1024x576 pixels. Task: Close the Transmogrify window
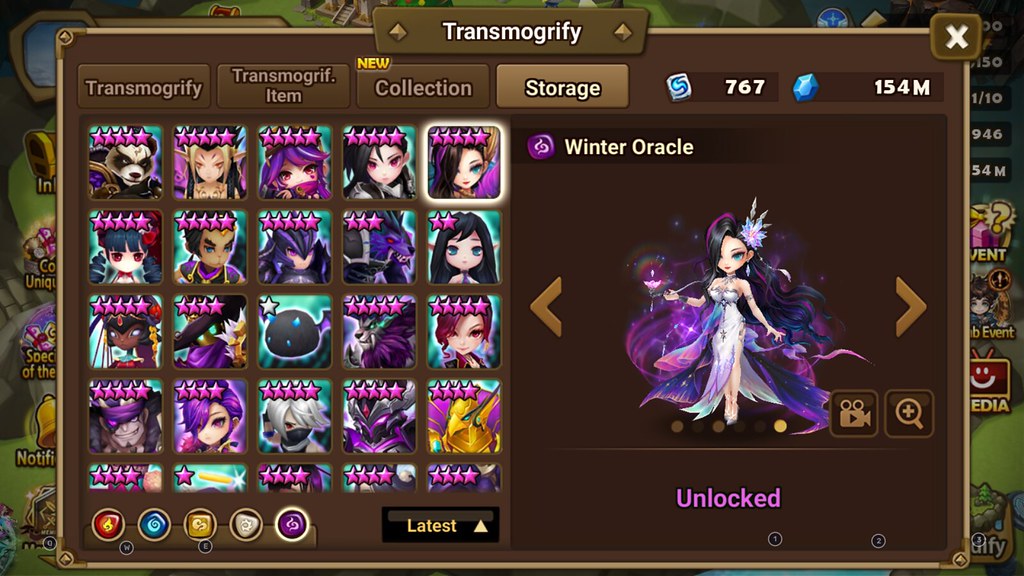click(956, 38)
